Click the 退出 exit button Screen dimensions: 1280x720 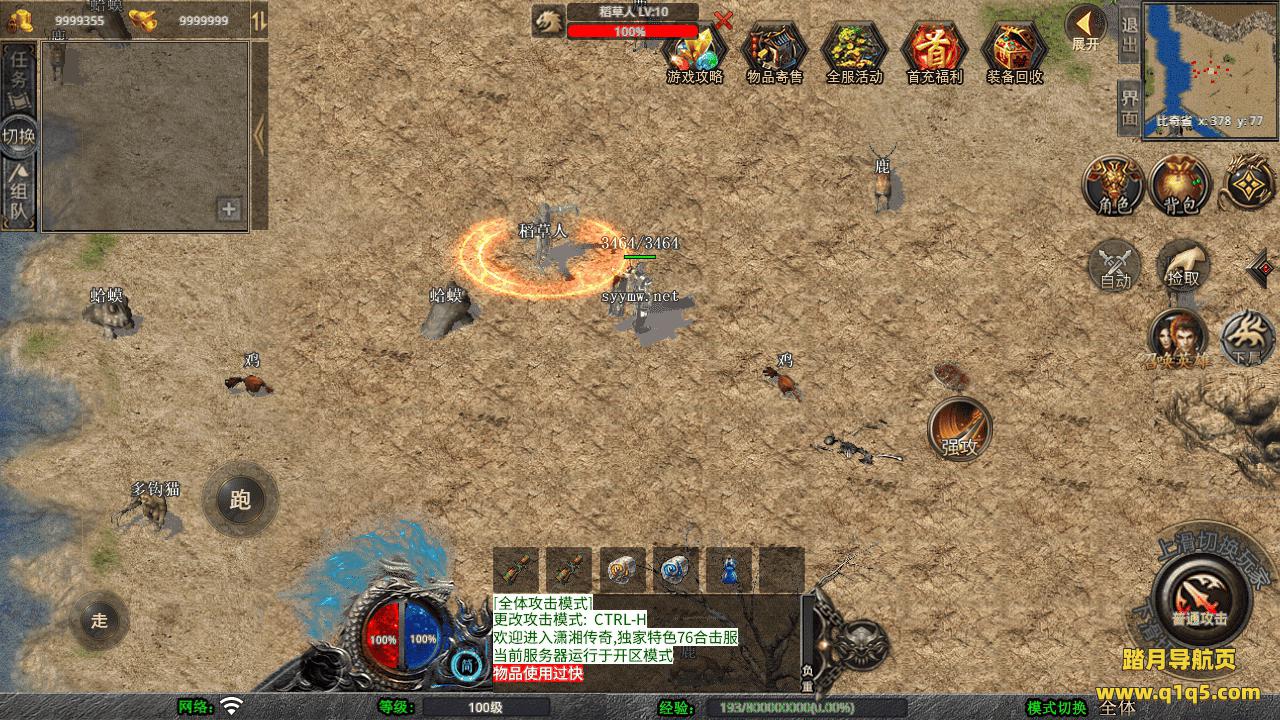click(x=1129, y=34)
